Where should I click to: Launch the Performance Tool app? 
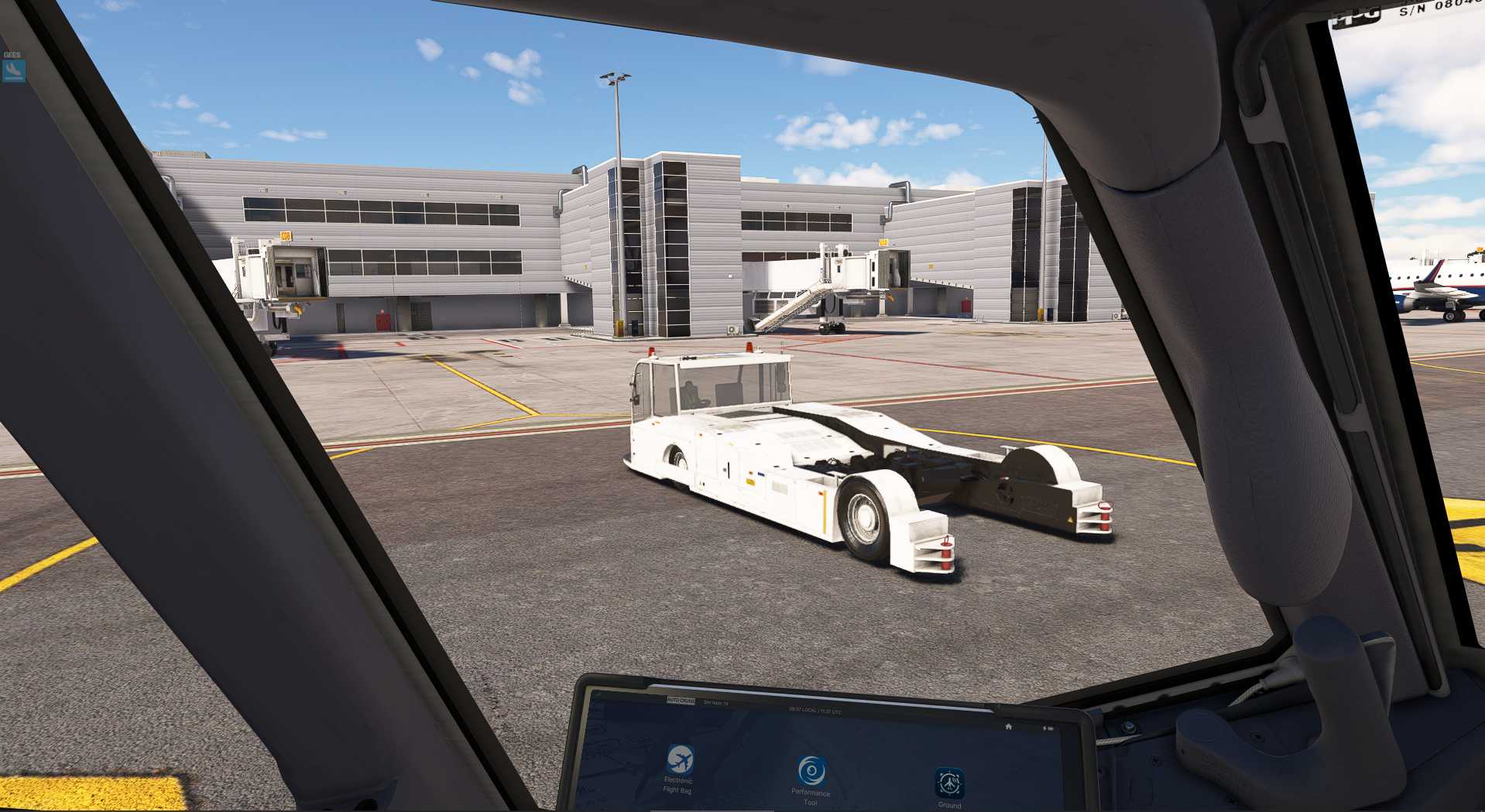tap(811, 772)
